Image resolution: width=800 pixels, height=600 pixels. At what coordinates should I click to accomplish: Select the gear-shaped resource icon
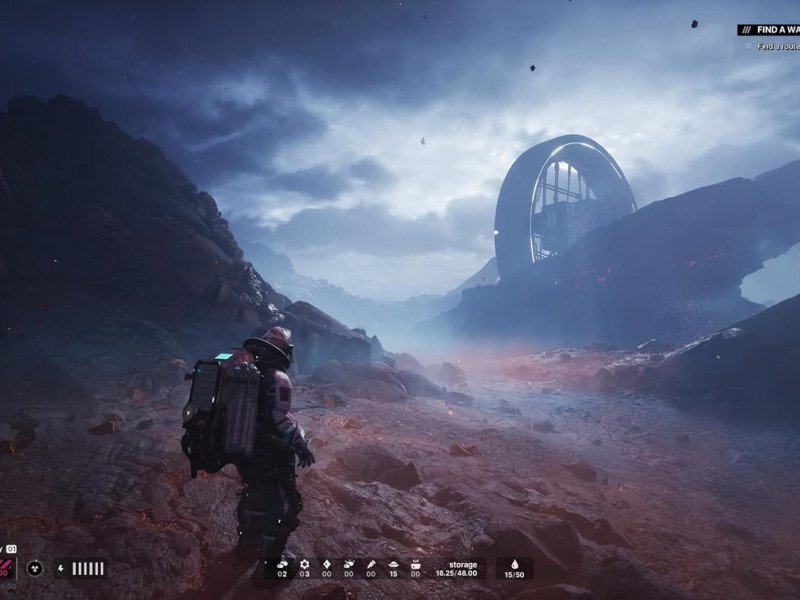(303, 563)
